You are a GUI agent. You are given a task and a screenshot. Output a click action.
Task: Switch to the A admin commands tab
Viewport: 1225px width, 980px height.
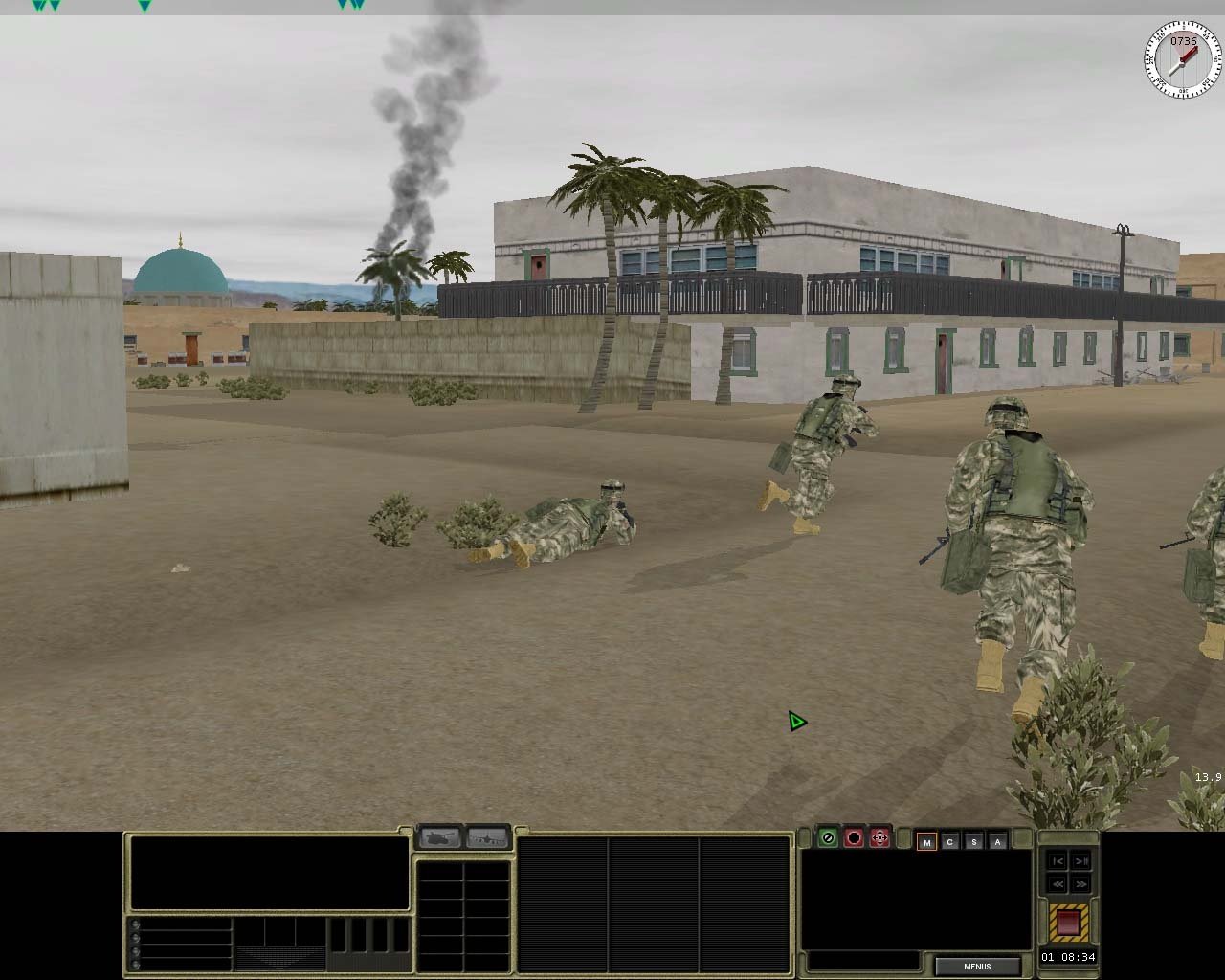tap(996, 842)
